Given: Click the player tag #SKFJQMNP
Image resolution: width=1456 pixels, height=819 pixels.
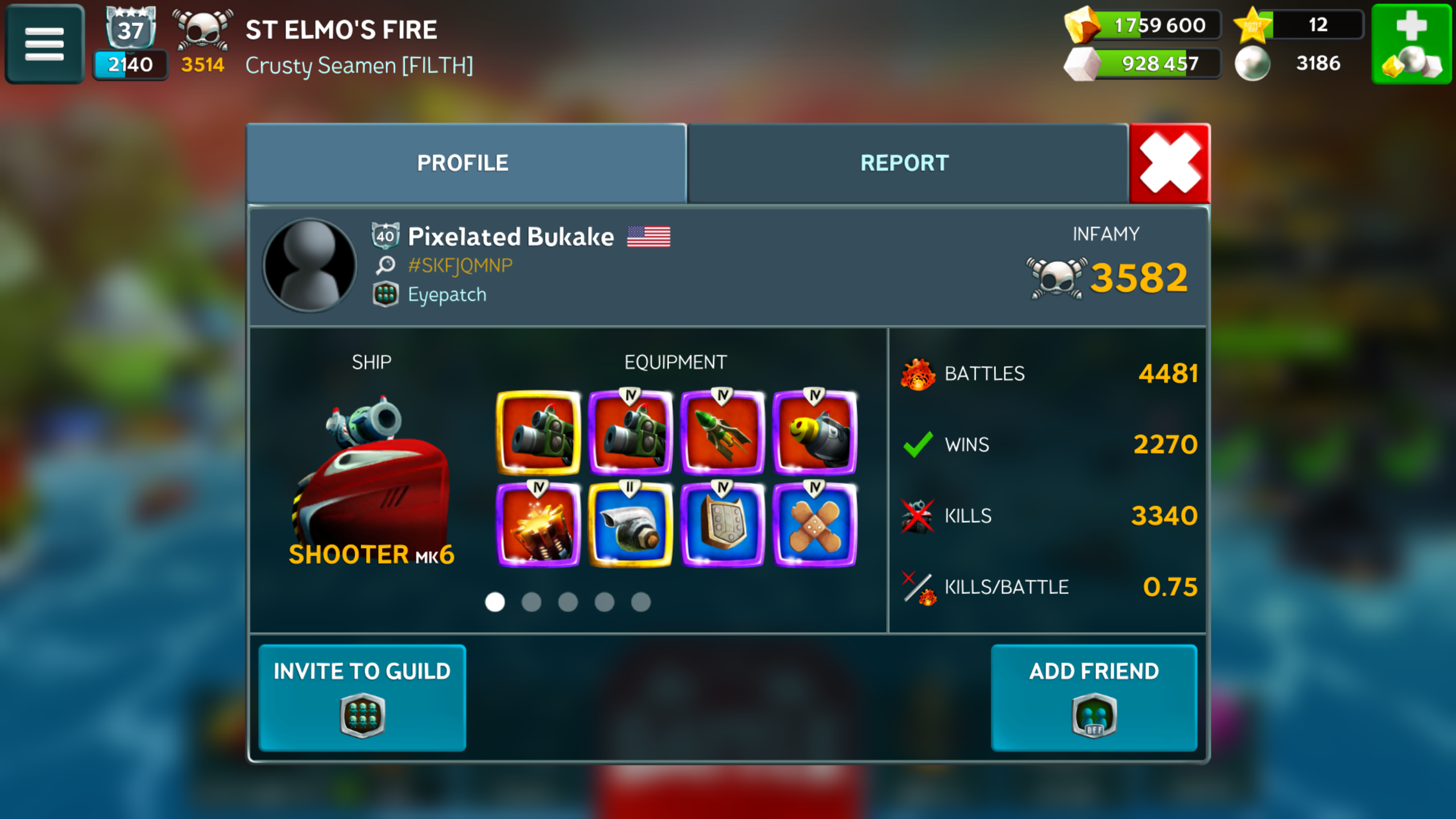Looking at the screenshot, I should (x=460, y=266).
